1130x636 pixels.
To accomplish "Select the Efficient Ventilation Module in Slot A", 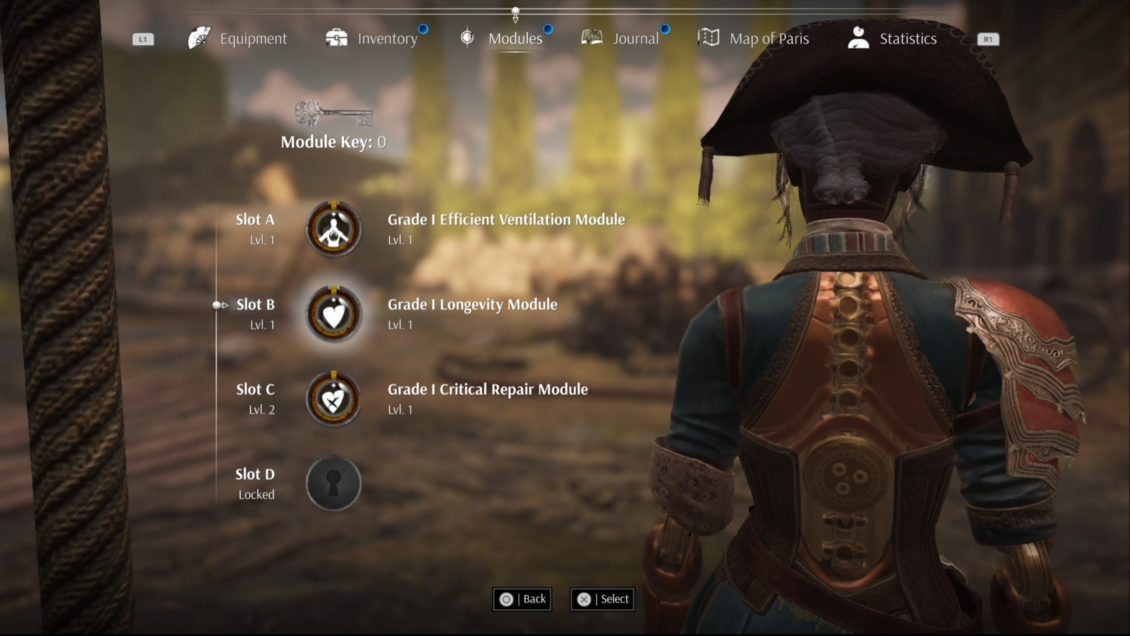I will [334, 229].
